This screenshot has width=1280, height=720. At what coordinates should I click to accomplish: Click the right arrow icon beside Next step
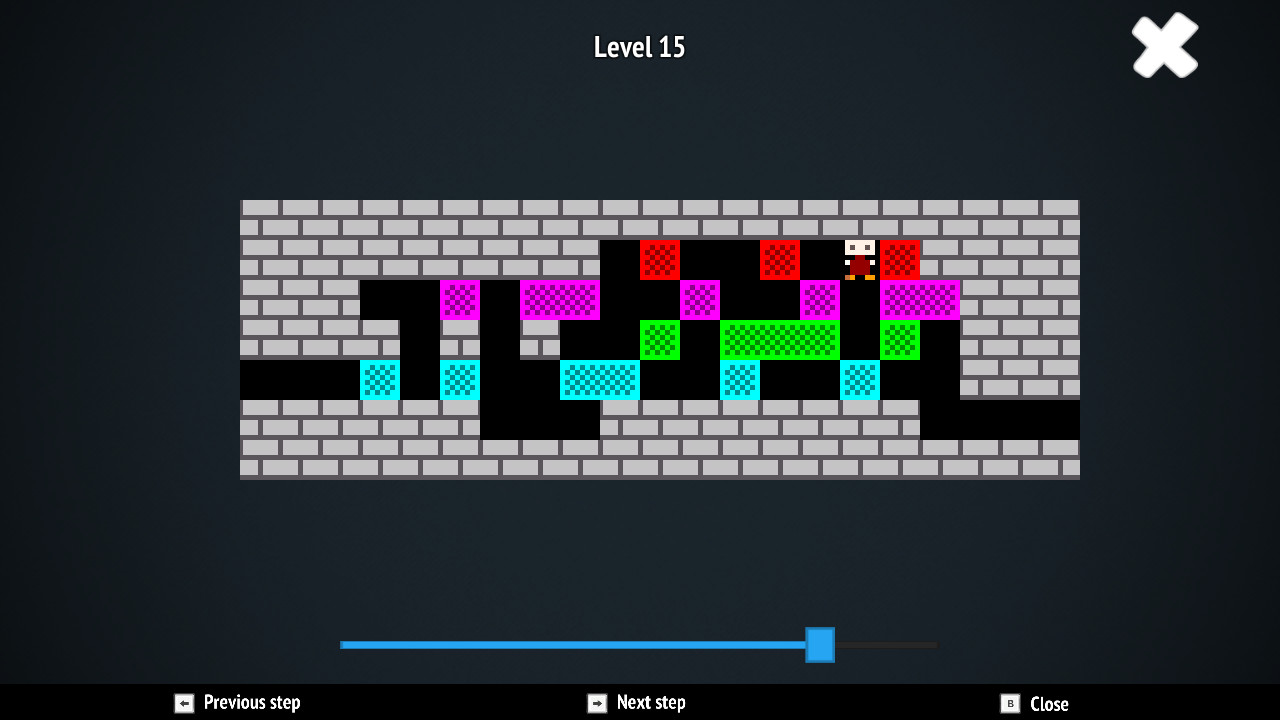pyautogui.click(x=595, y=703)
